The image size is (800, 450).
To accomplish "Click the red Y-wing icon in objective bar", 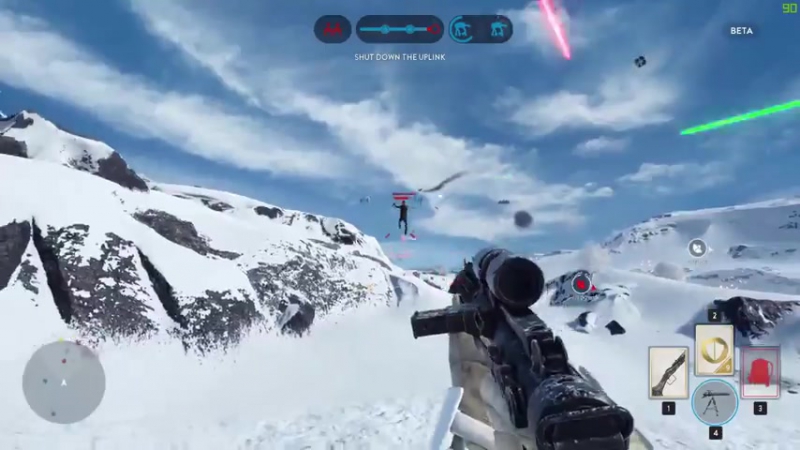I will (332, 29).
